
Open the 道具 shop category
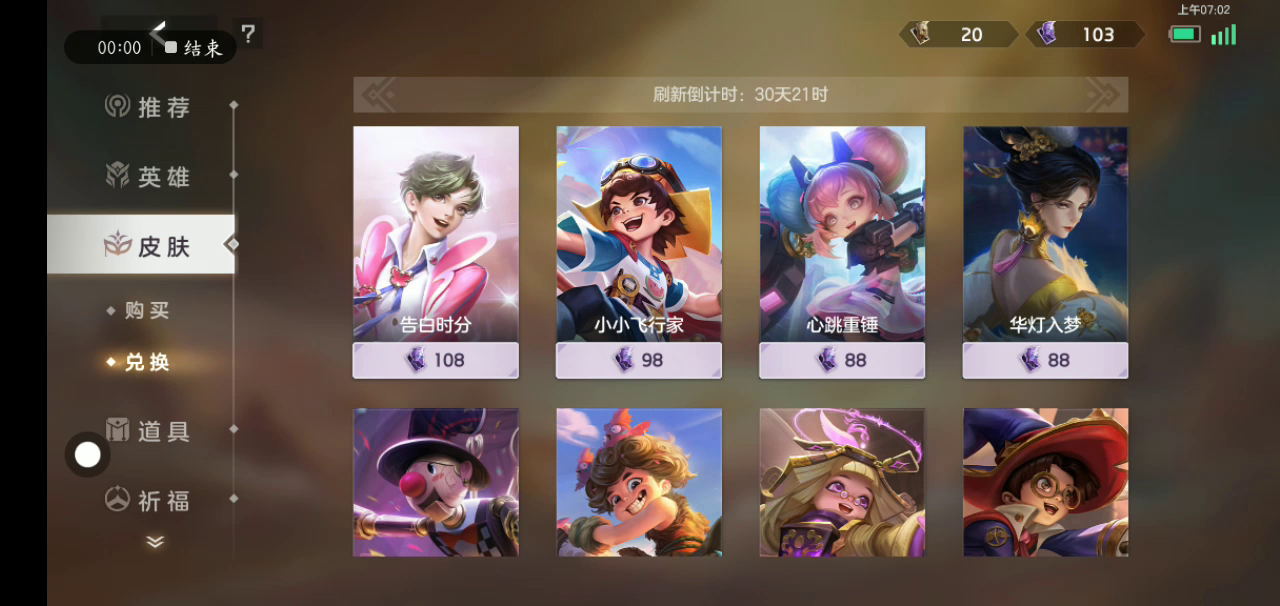pos(148,431)
